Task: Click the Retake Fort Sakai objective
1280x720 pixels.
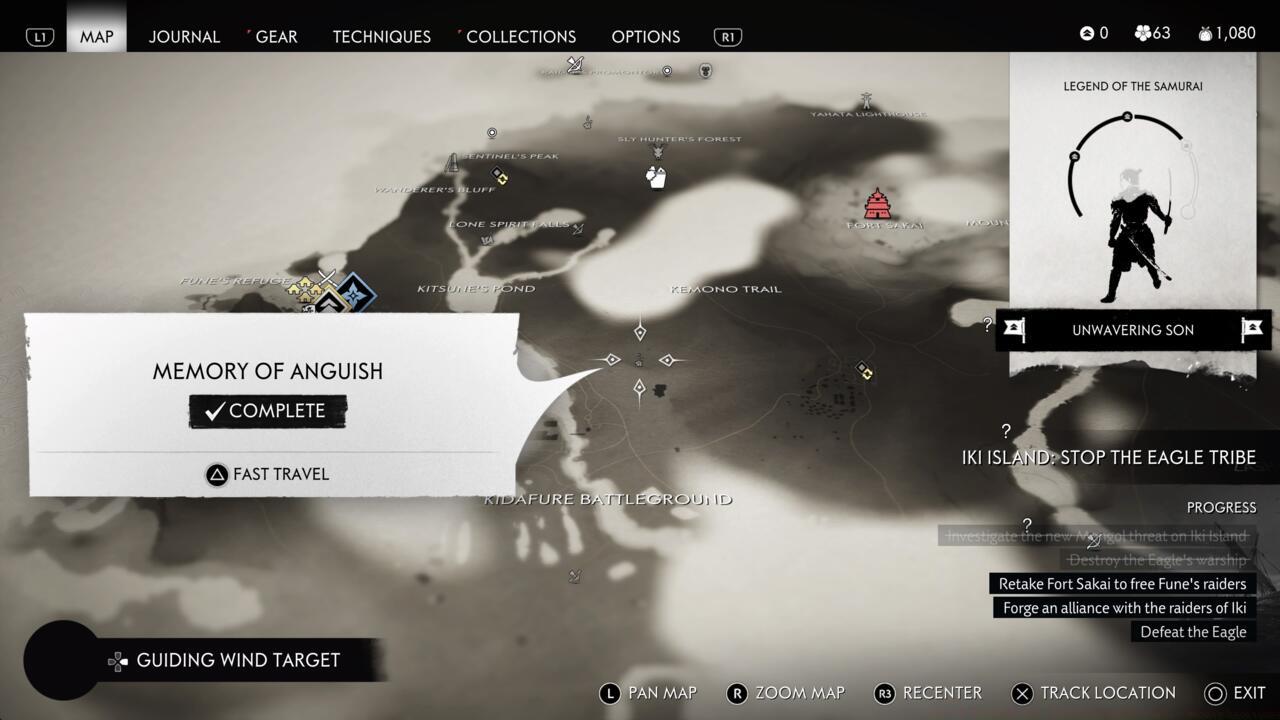Action: tap(1122, 584)
